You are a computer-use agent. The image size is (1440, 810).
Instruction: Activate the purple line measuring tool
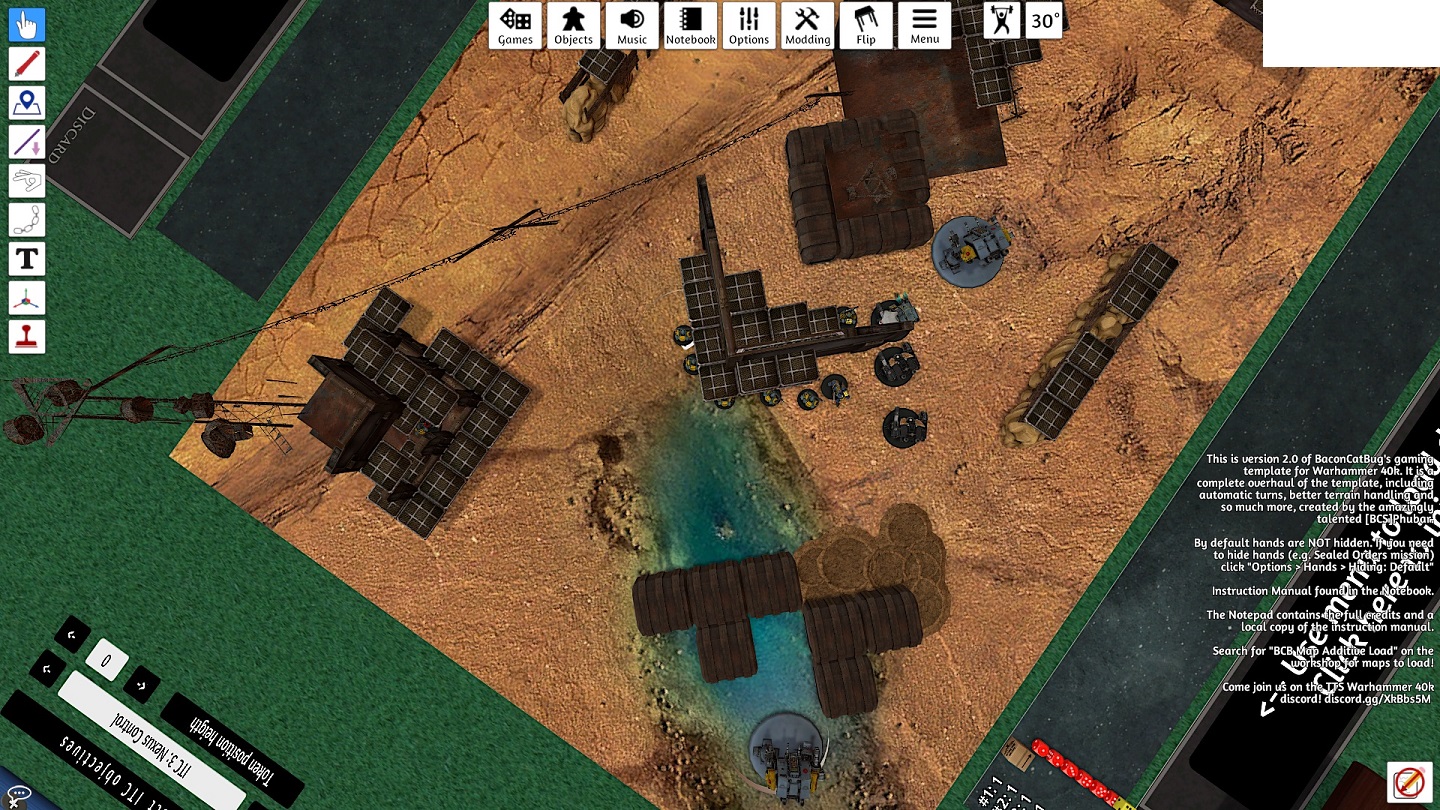27,142
